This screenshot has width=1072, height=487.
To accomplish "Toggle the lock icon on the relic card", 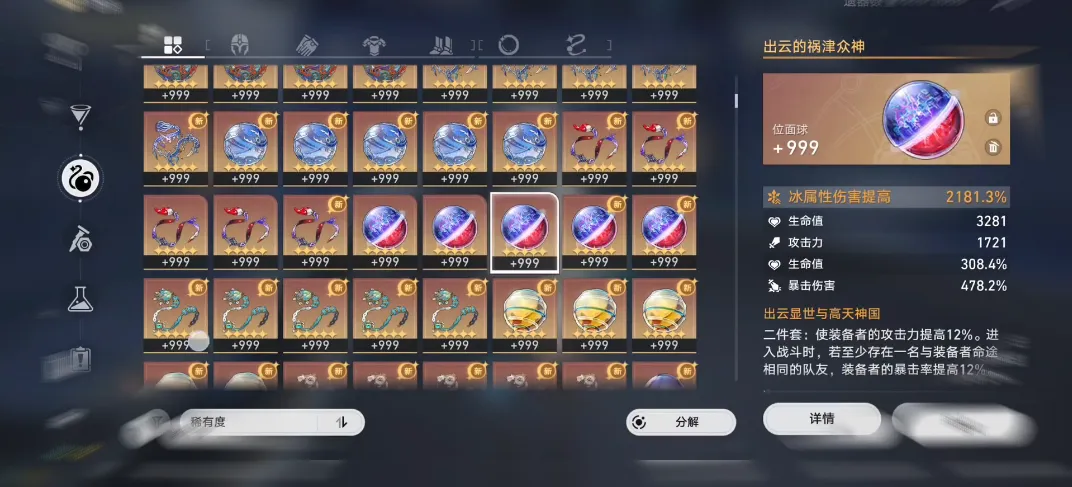I will tap(993, 118).
